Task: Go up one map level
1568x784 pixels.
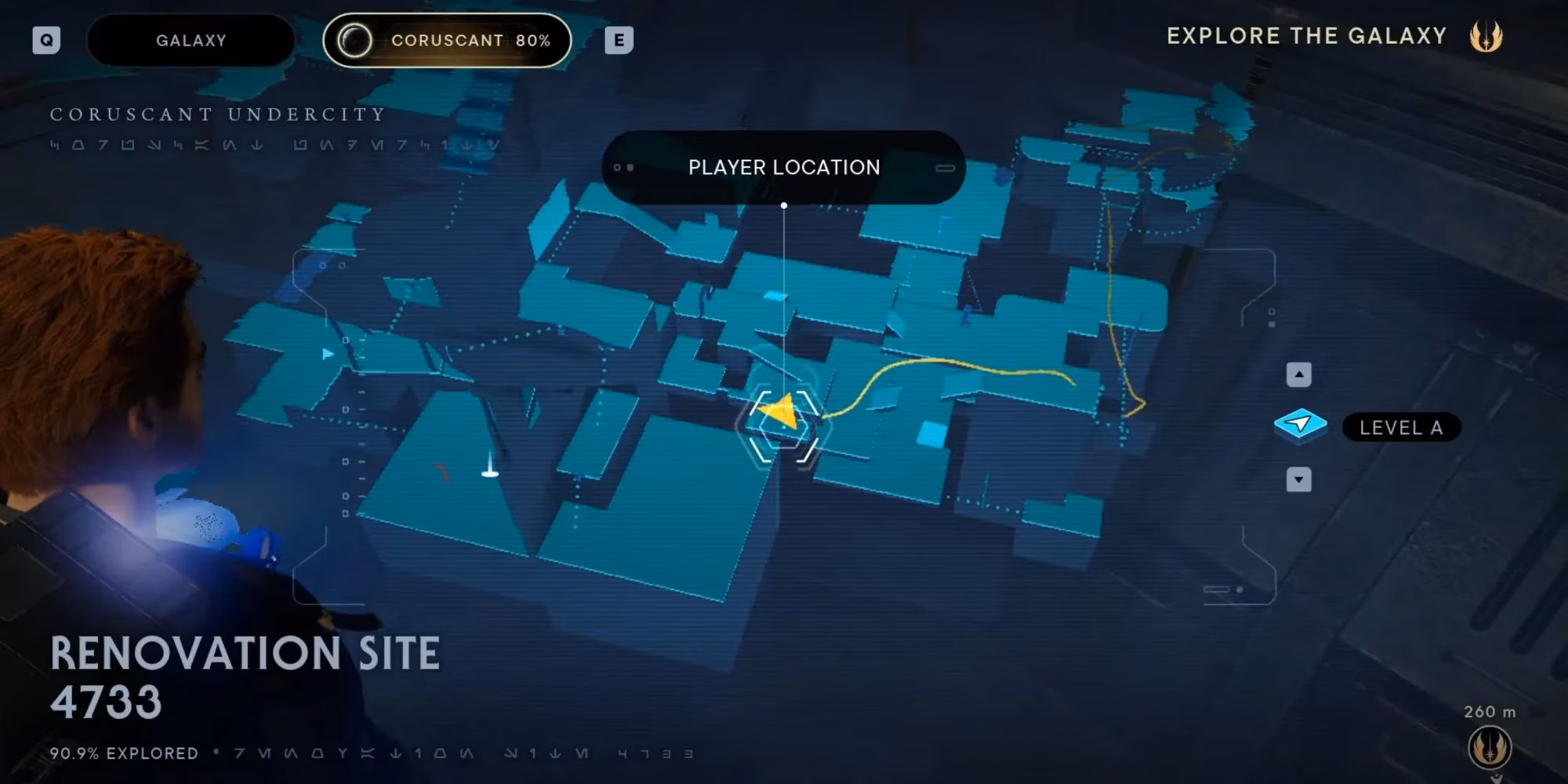Action: tap(1298, 375)
